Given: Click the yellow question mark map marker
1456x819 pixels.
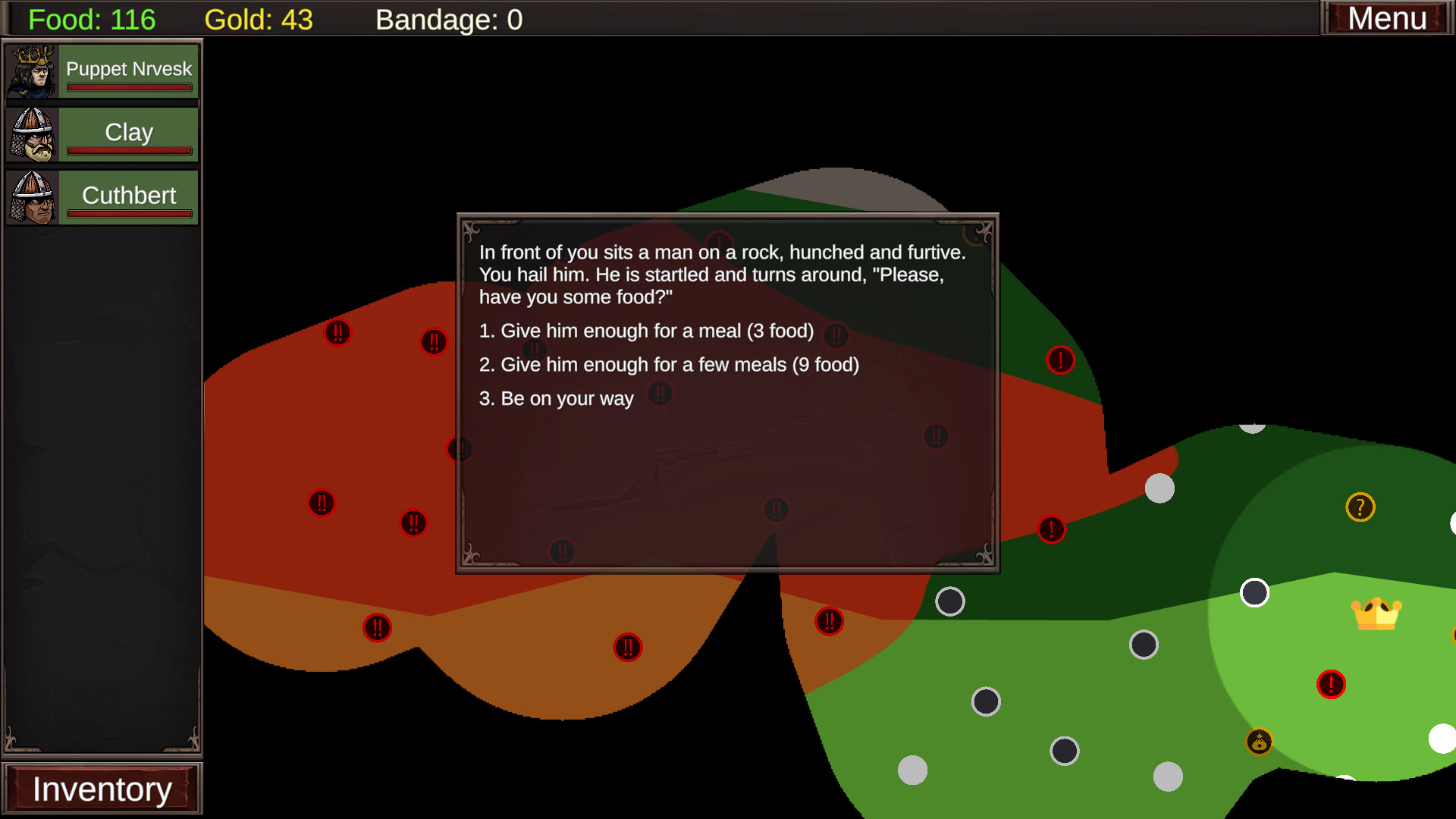Looking at the screenshot, I should click(x=1360, y=507).
